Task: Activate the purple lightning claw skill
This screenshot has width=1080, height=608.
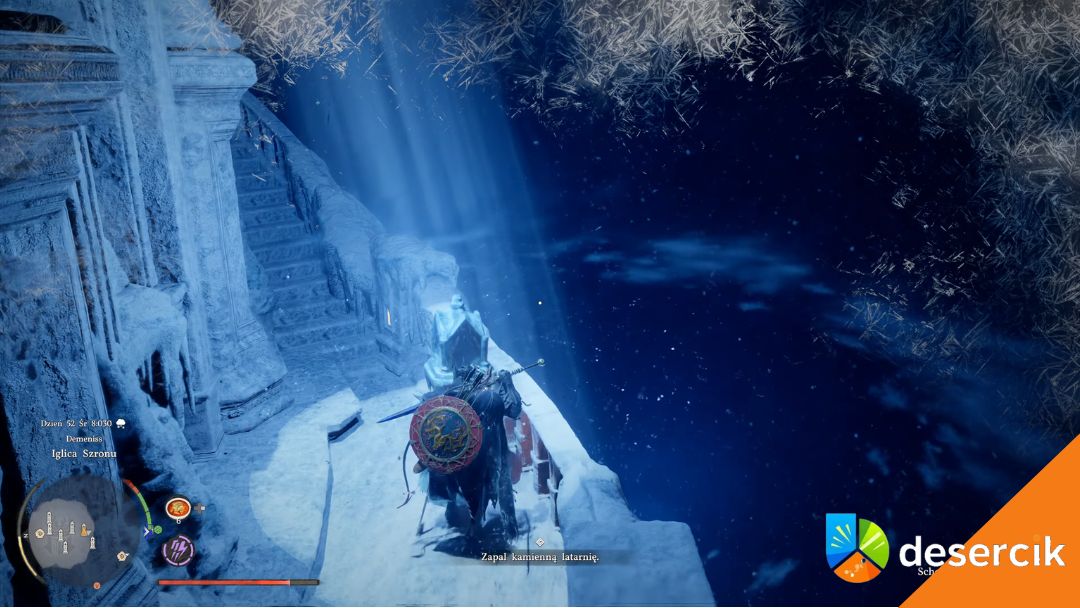Action: (x=178, y=548)
